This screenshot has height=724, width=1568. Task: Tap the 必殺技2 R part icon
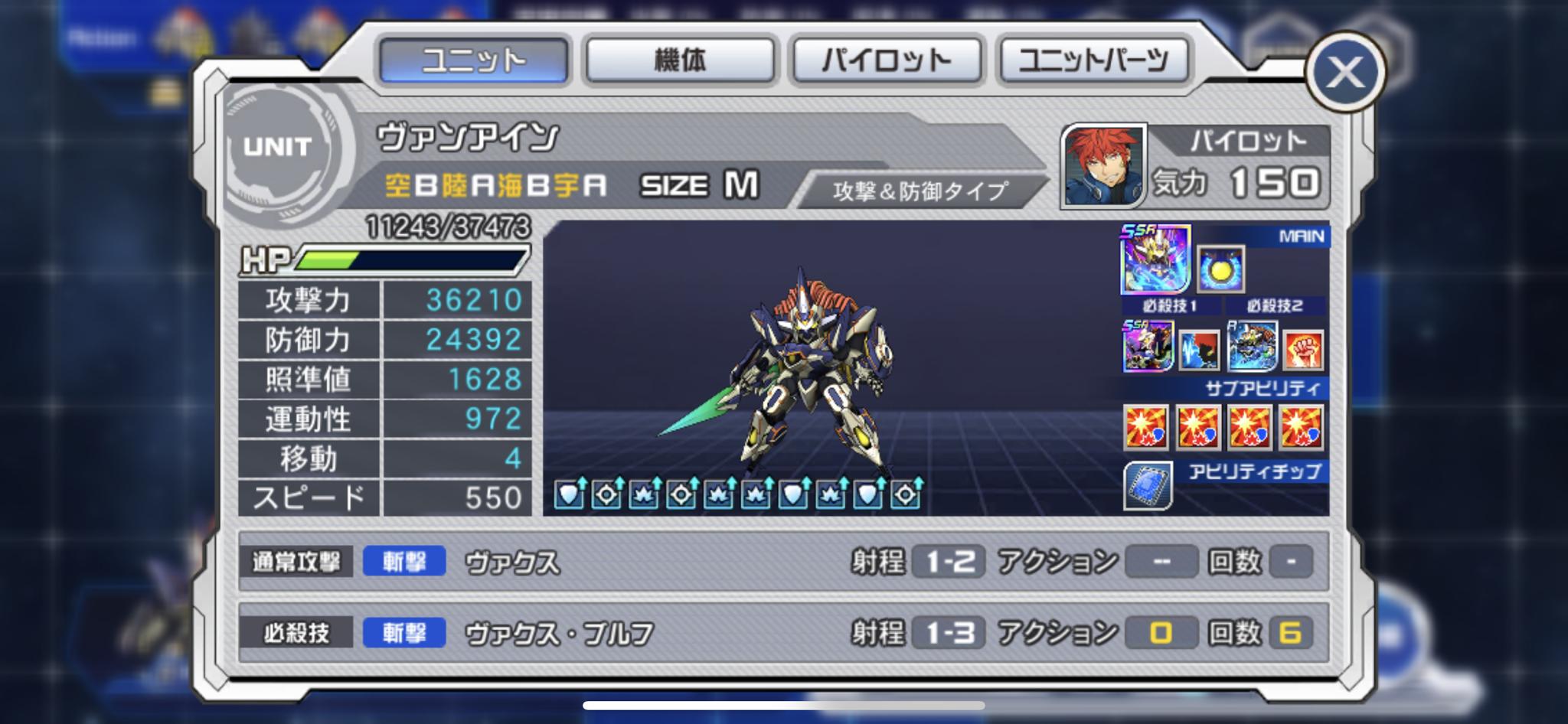(1252, 346)
